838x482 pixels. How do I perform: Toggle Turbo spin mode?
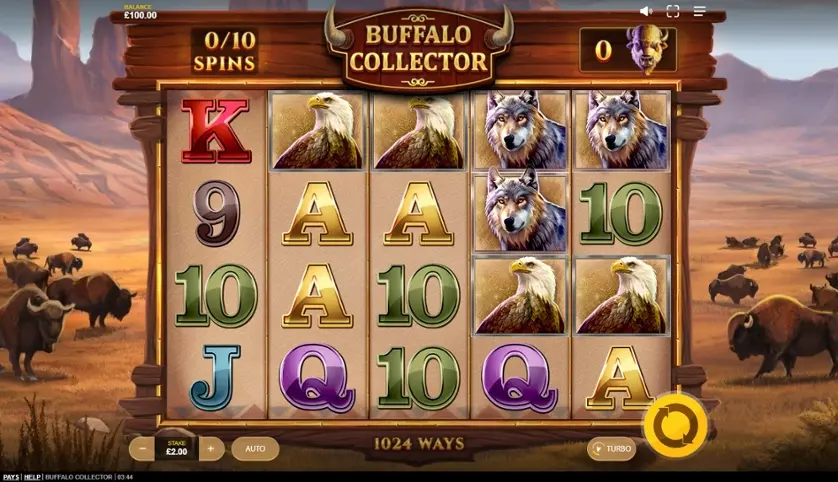click(x=611, y=449)
